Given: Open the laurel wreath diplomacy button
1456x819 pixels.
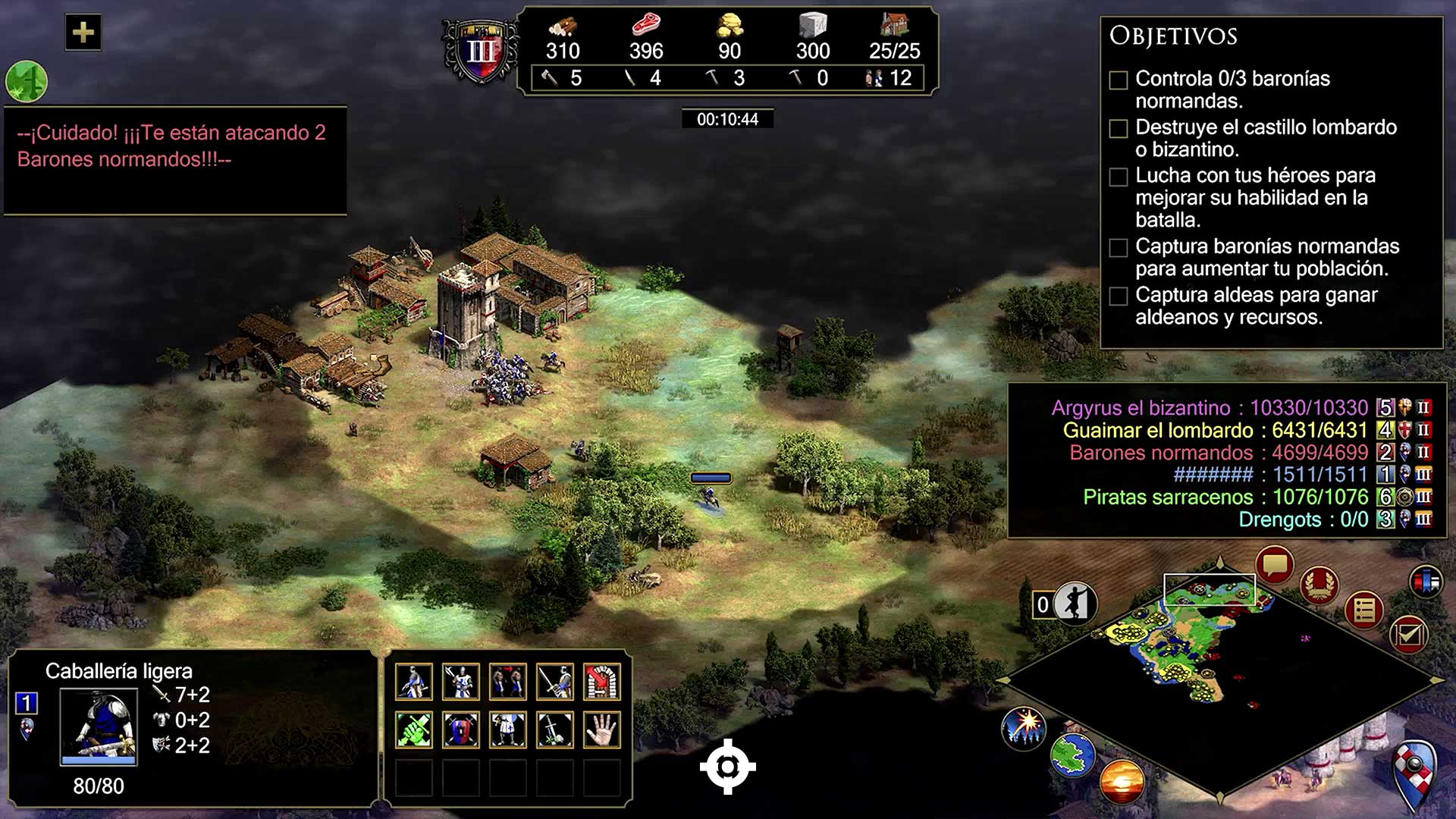Looking at the screenshot, I should coord(1319,585).
